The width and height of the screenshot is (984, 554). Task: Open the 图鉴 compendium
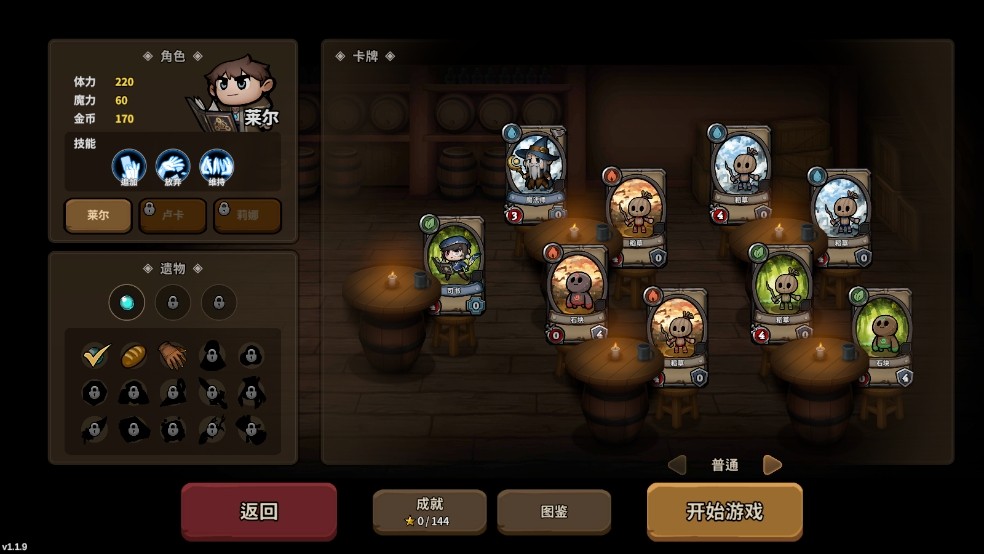point(554,511)
